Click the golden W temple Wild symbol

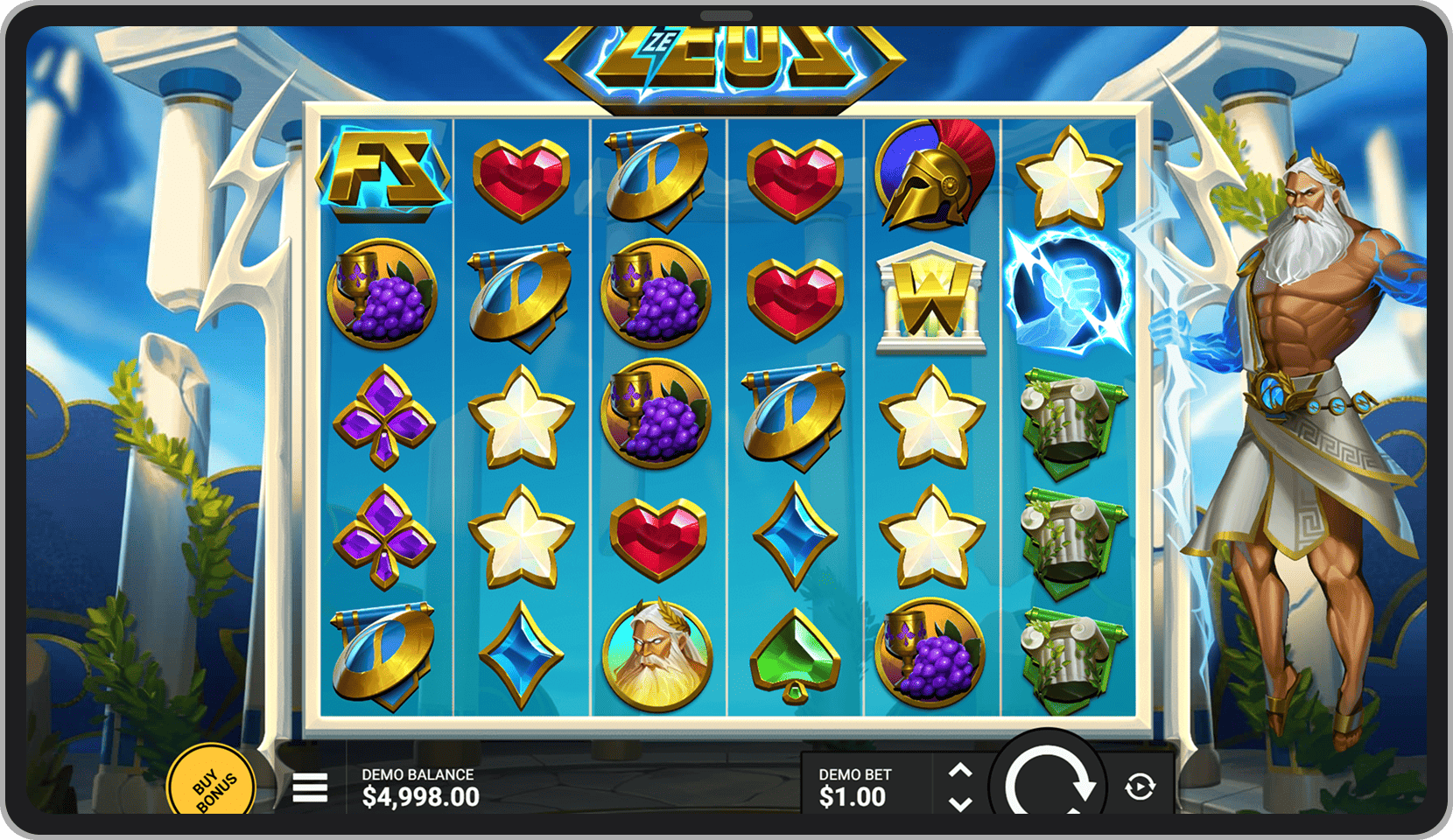point(930,297)
